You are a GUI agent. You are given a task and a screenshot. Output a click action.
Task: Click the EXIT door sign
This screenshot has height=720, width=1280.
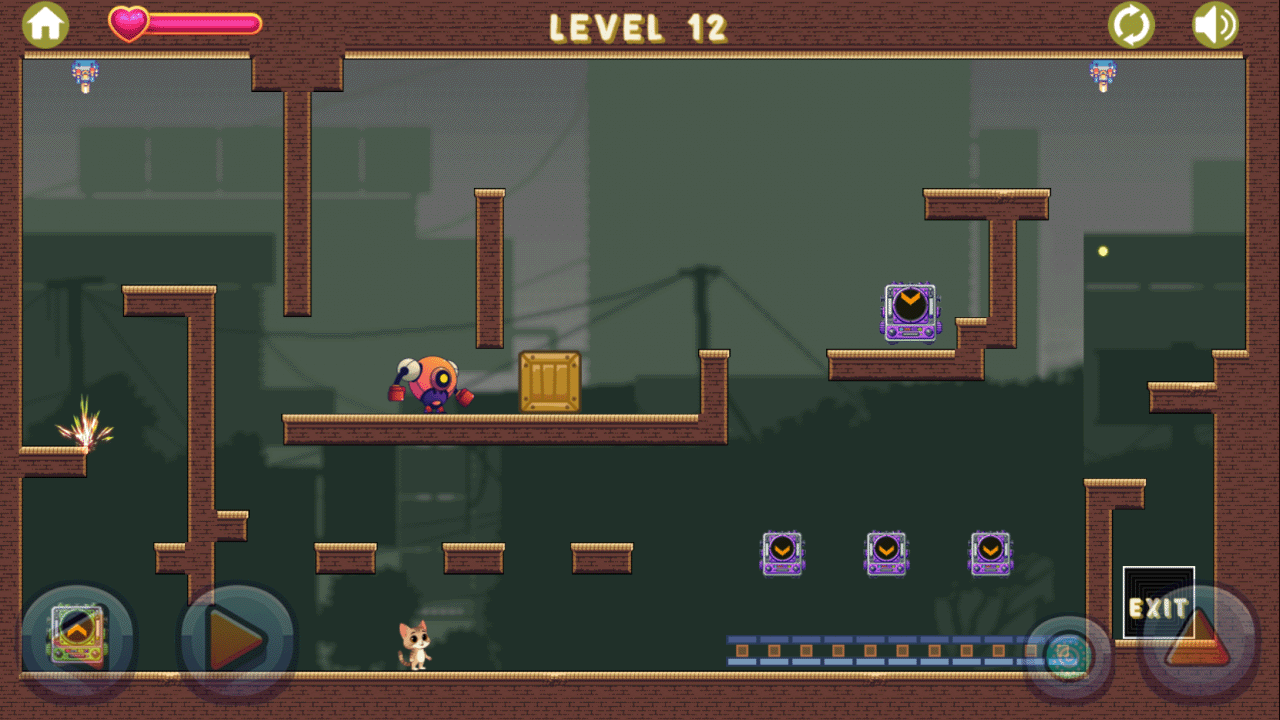1158,603
